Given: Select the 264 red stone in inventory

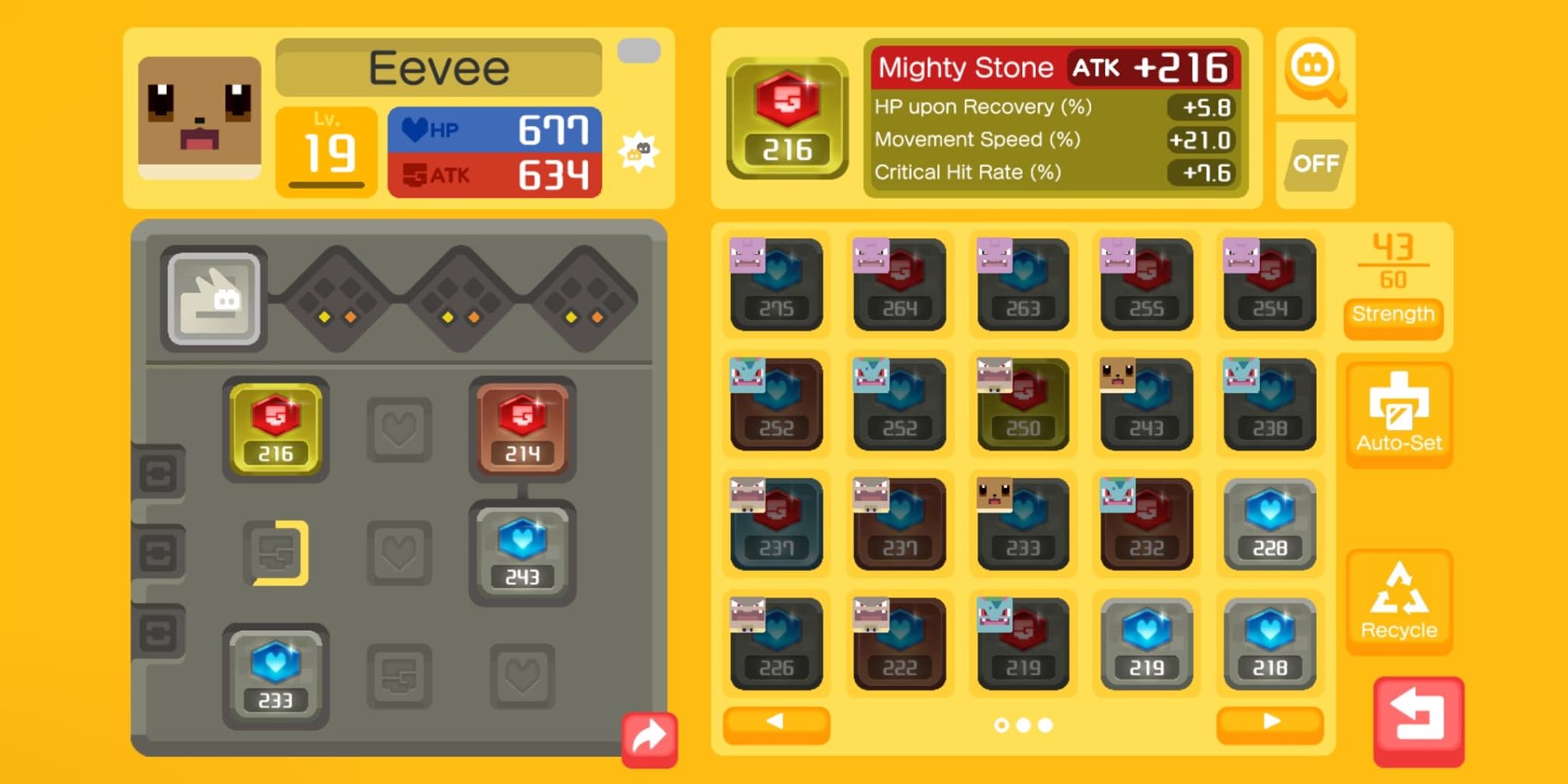Looking at the screenshot, I should click(x=900, y=285).
